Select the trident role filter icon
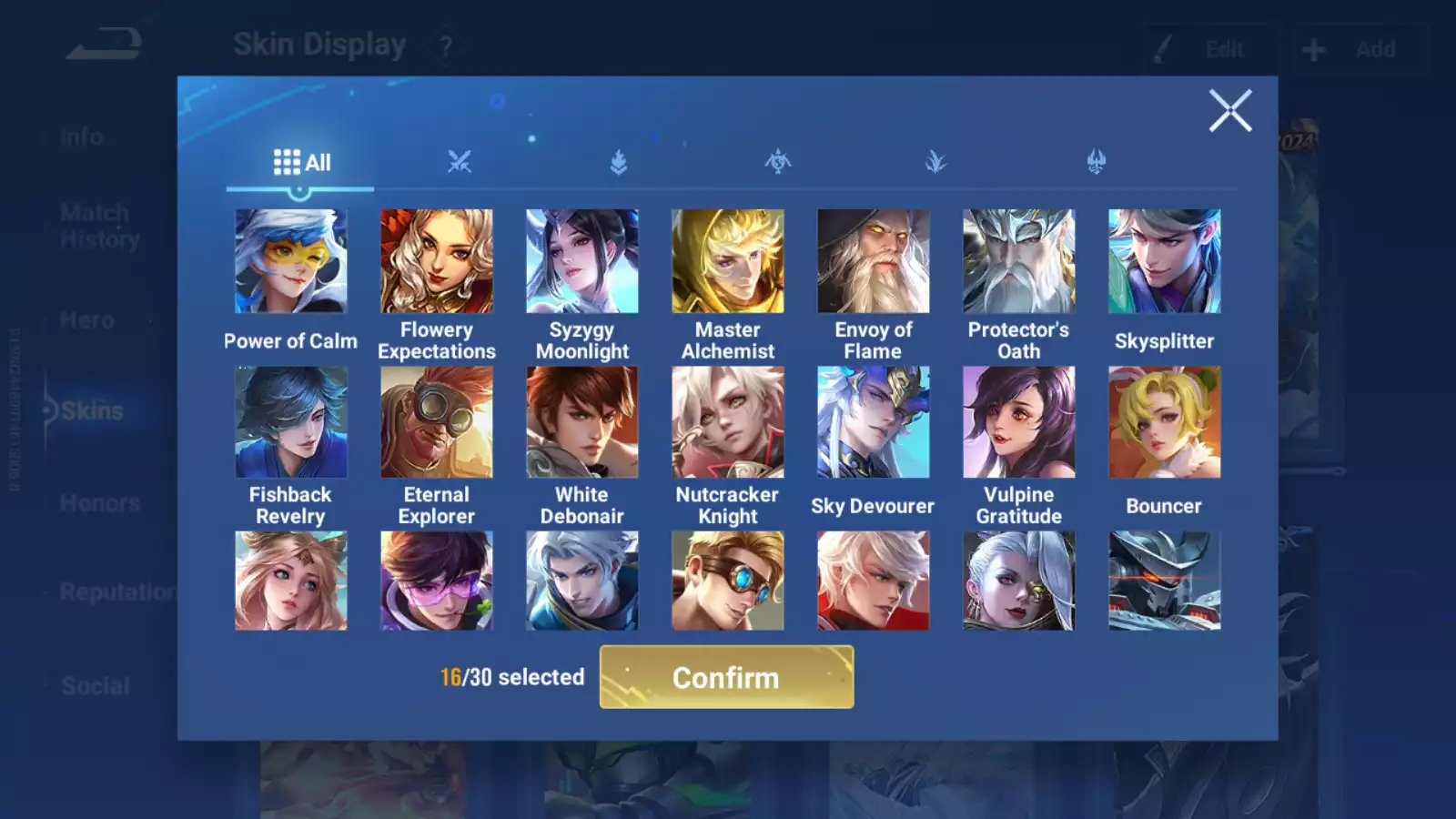The height and width of the screenshot is (819, 1456). tap(1097, 159)
